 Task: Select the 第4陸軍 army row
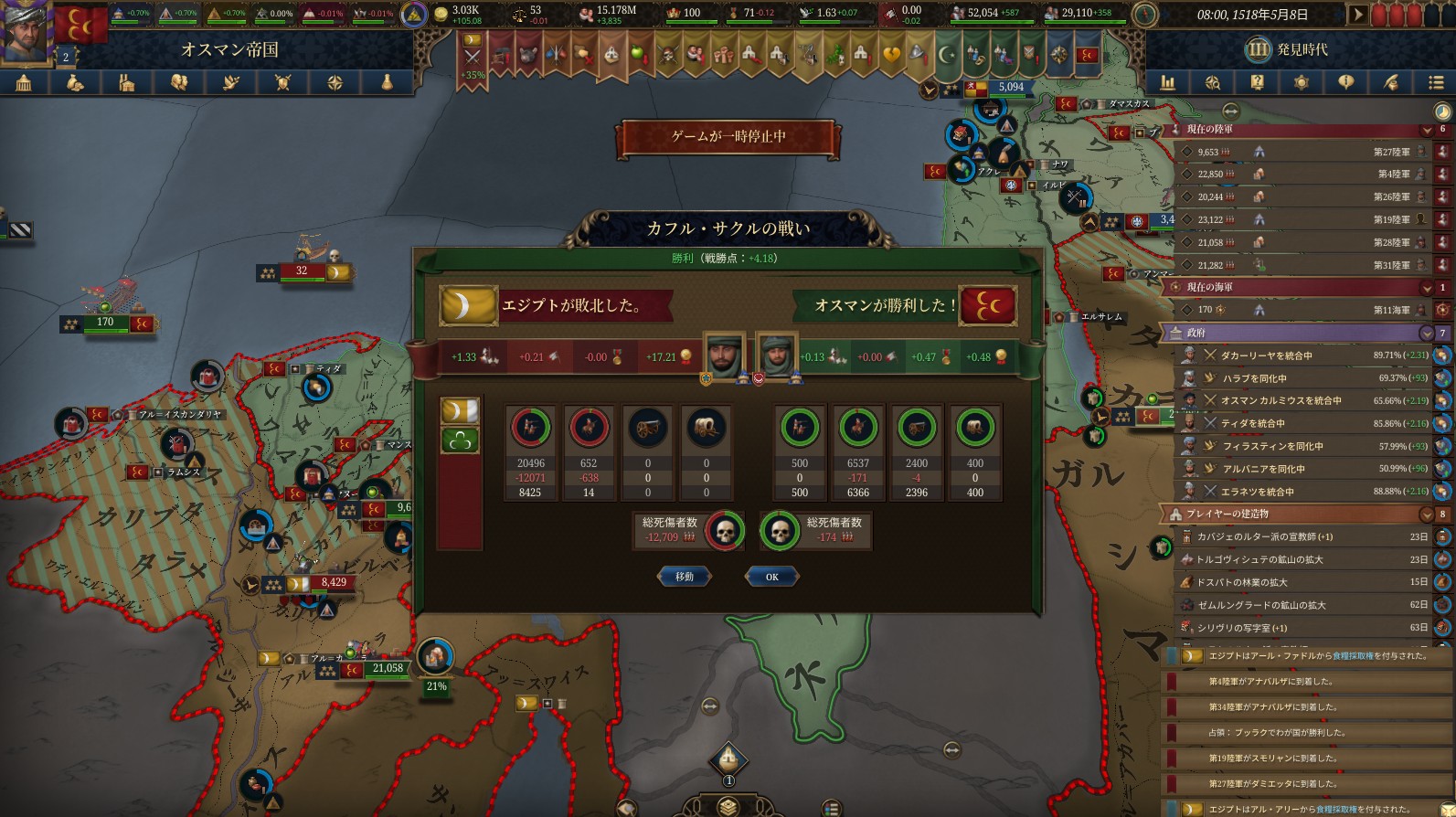pos(1307,174)
